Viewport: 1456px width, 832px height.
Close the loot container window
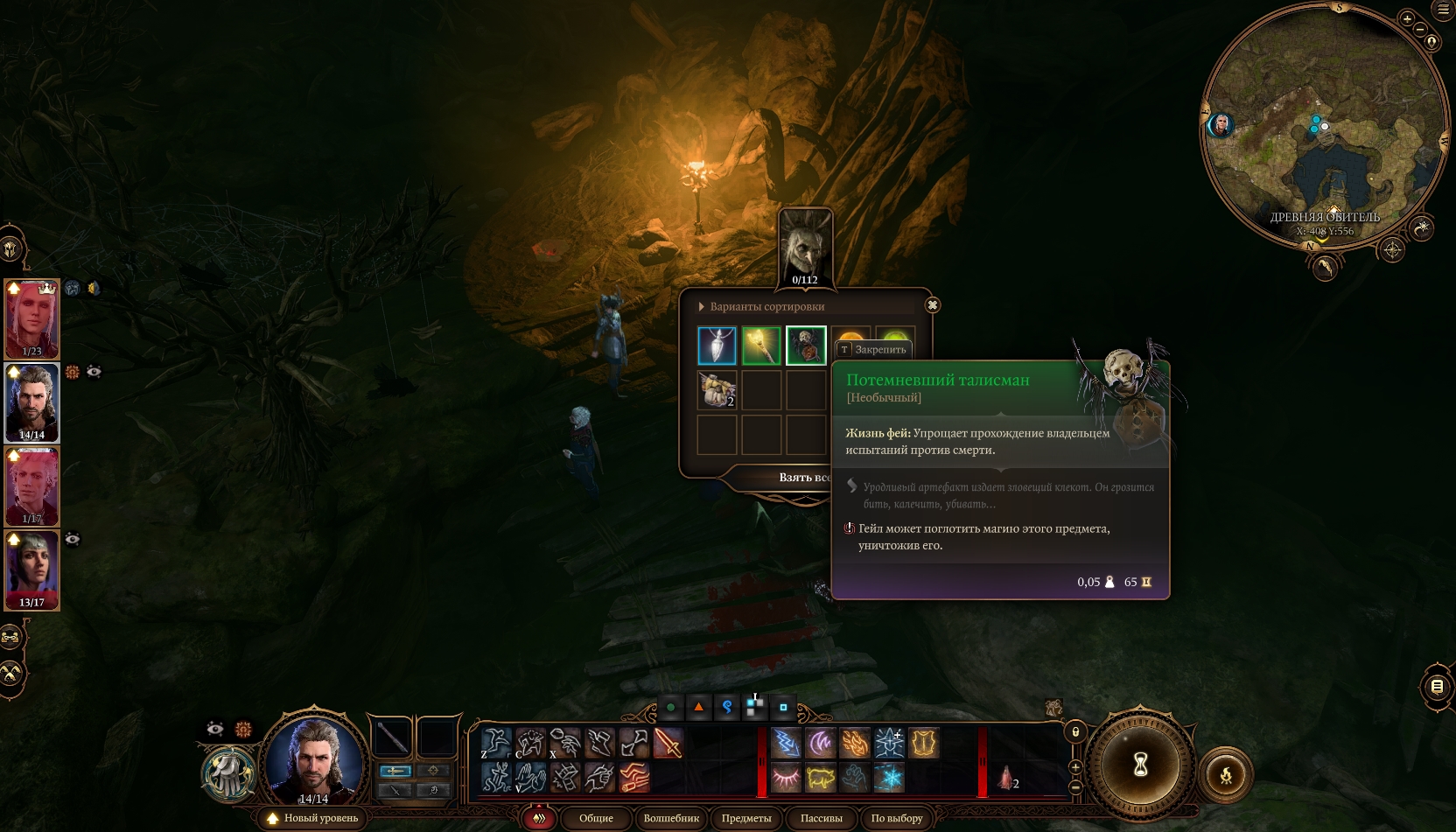[x=933, y=305]
